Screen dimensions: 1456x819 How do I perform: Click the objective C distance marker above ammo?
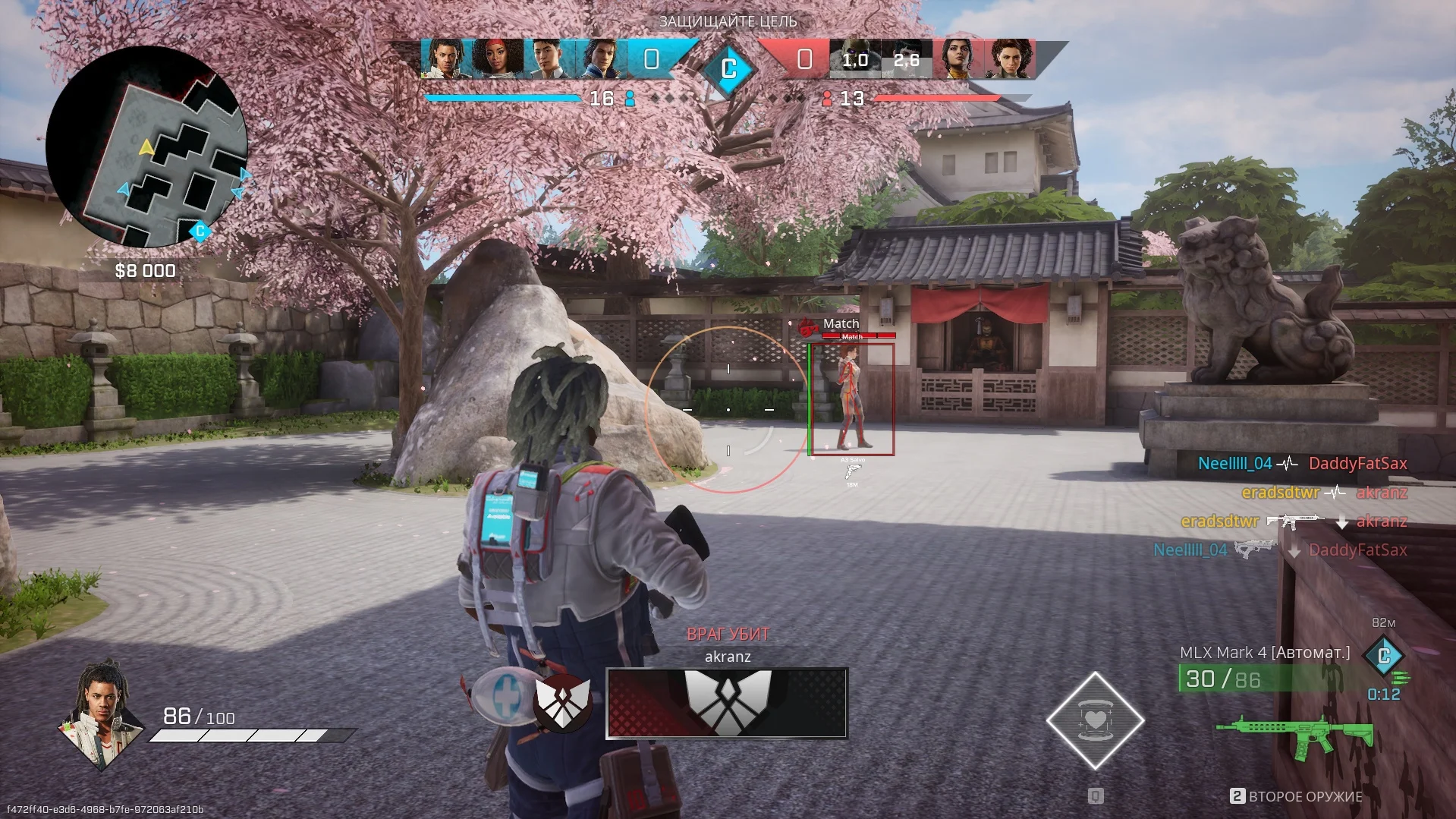click(x=1383, y=655)
